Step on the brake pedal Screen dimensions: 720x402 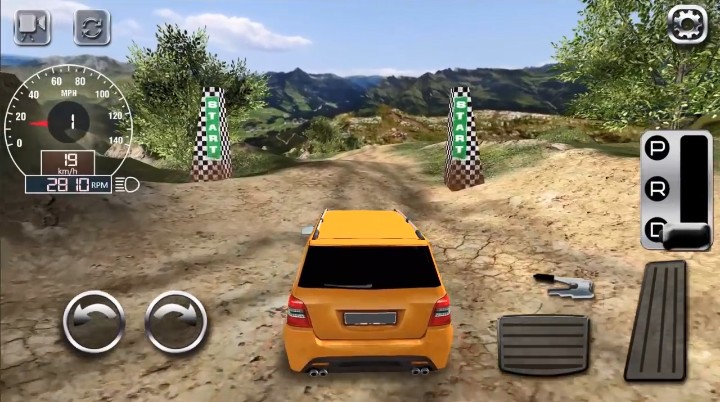pyautogui.click(x=543, y=344)
